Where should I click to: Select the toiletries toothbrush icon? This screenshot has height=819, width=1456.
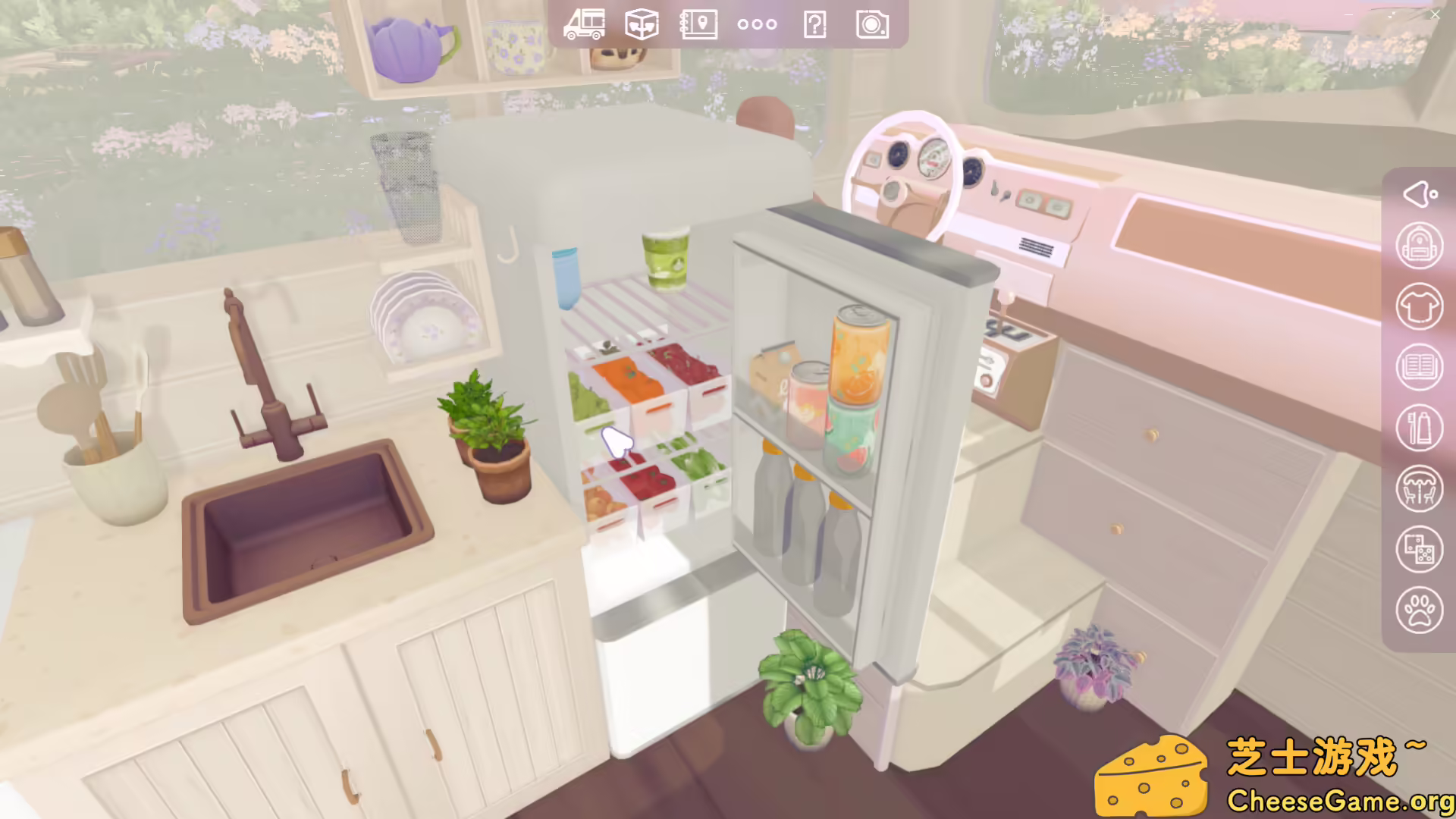tap(1420, 428)
